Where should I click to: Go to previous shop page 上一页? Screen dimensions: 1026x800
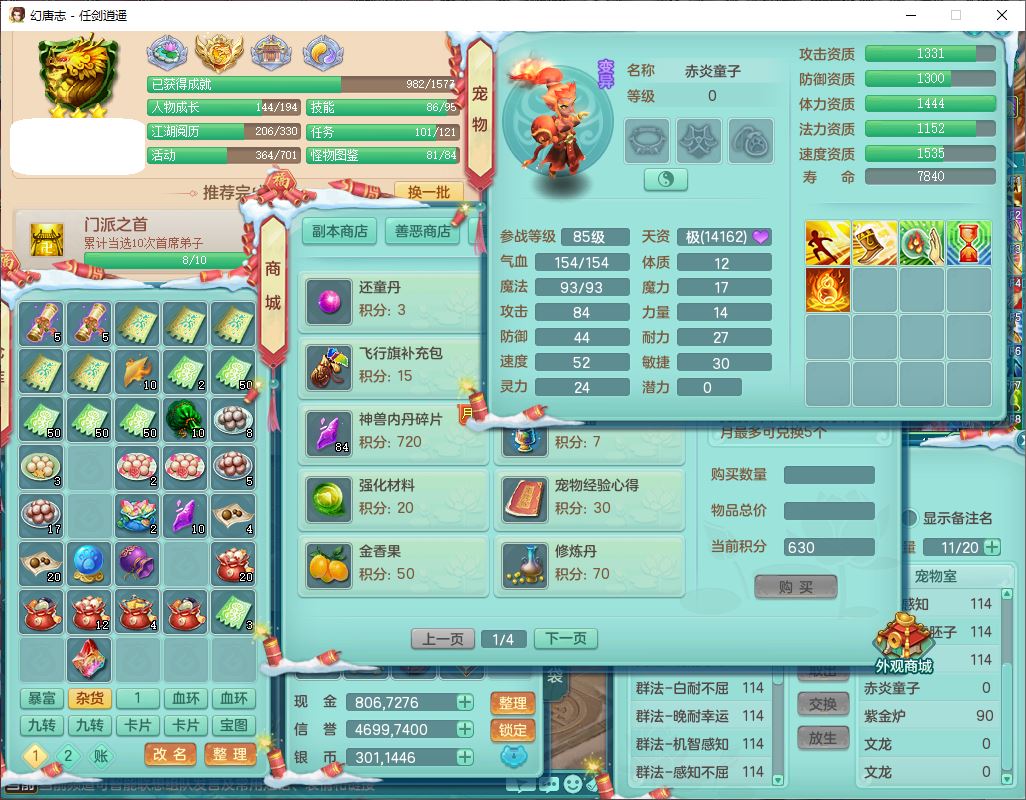443,639
